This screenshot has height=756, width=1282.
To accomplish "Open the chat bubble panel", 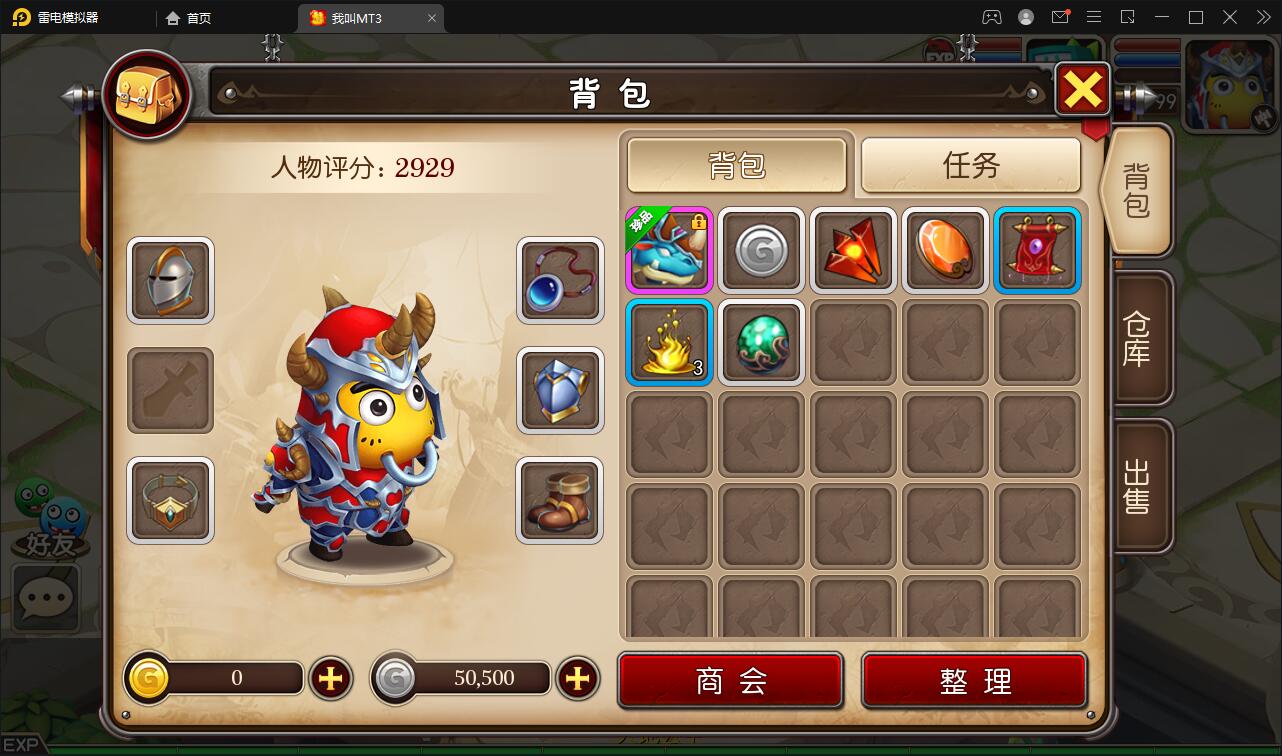I will 45,598.
